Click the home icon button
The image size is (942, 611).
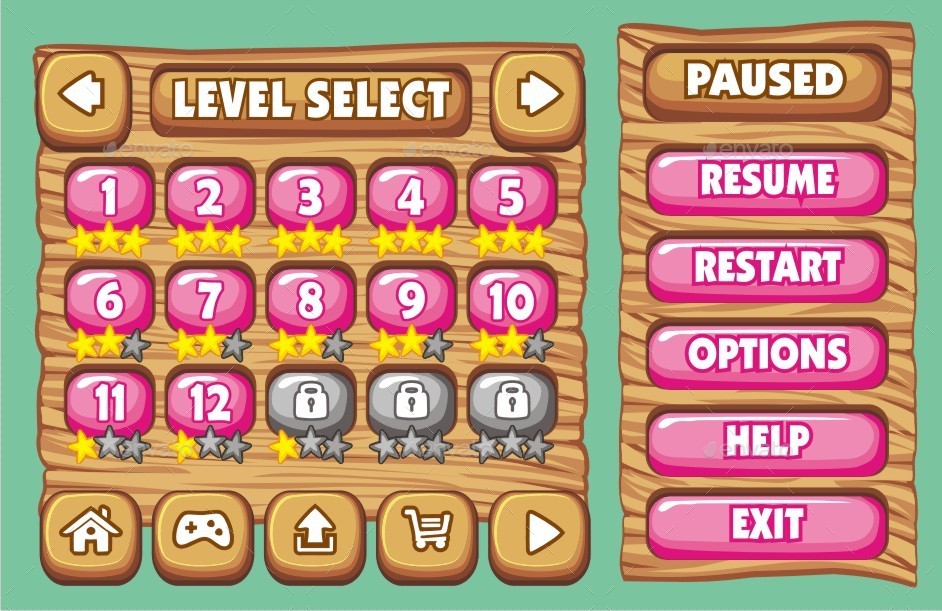(x=89, y=531)
